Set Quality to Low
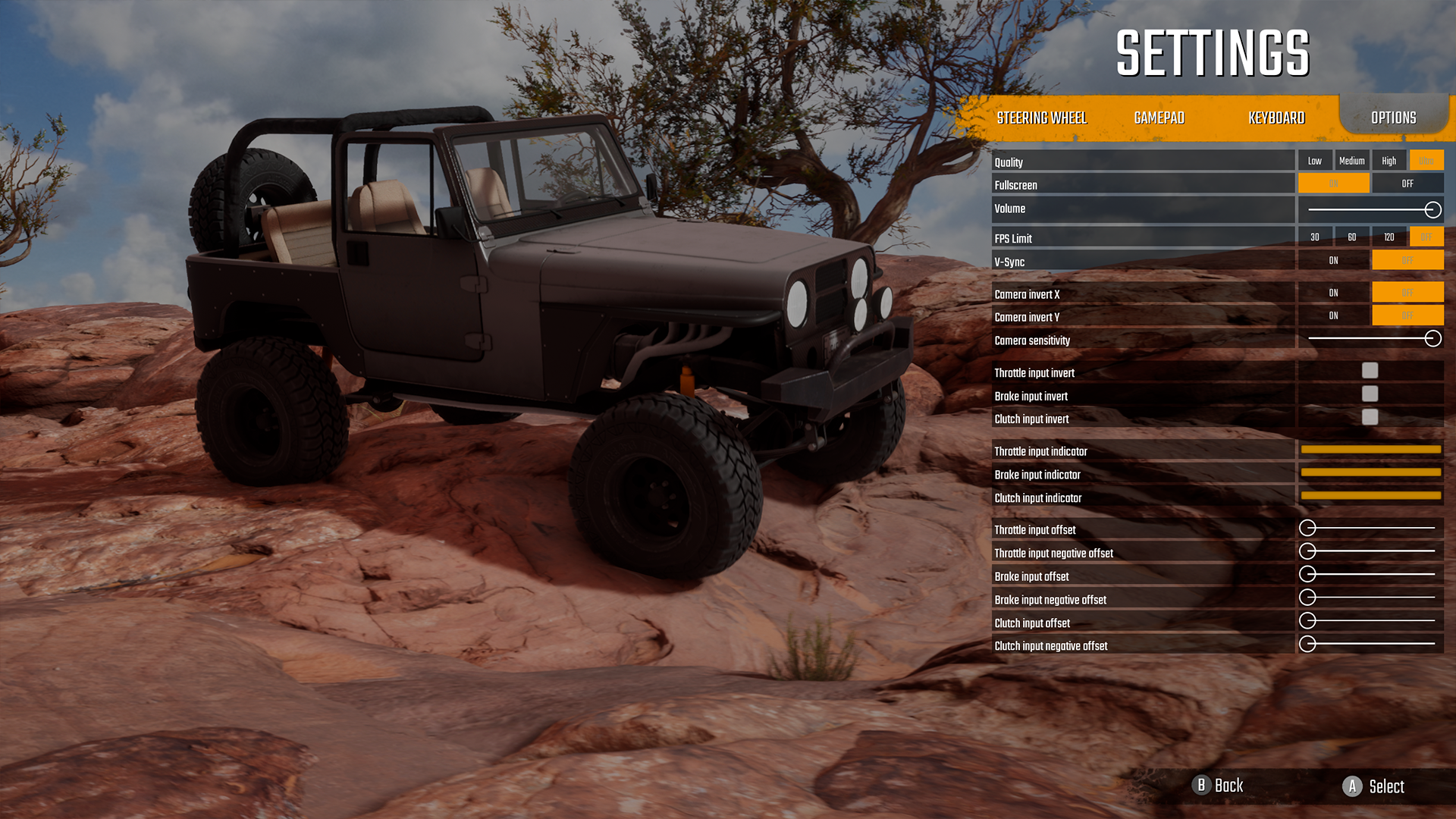This screenshot has width=1456, height=819. [x=1314, y=161]
